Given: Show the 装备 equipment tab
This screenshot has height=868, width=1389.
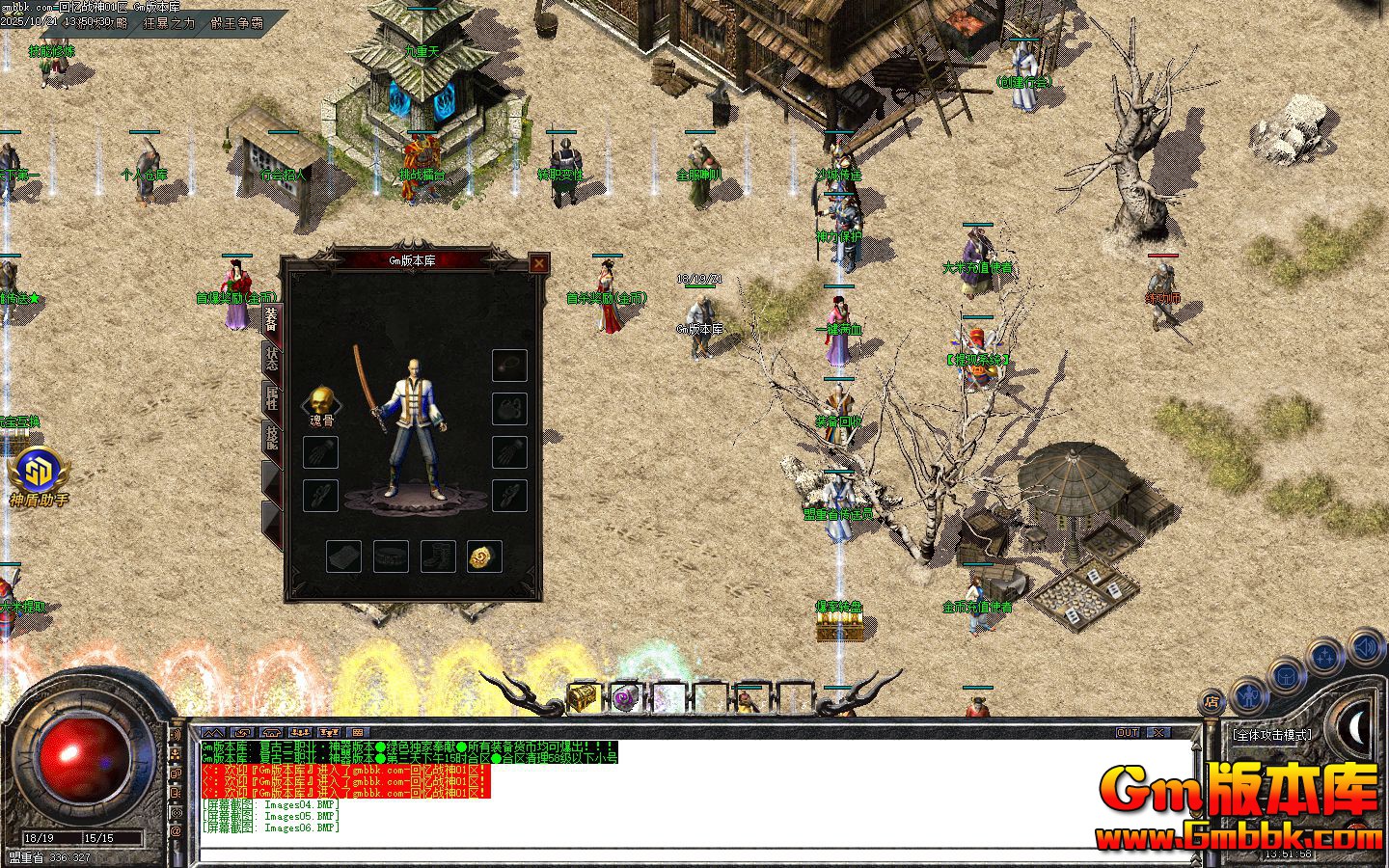Looking at the screenshot, I should tap(272, 317).
